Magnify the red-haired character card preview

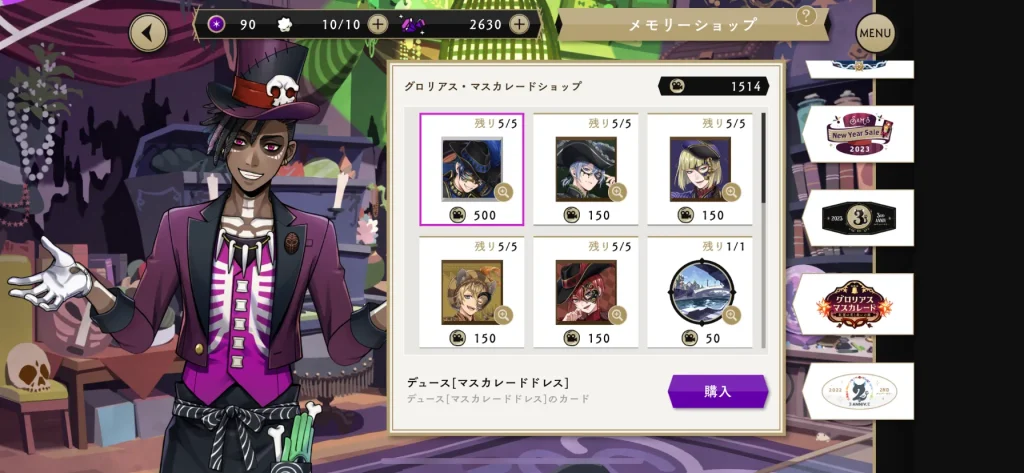pos(617,315)
